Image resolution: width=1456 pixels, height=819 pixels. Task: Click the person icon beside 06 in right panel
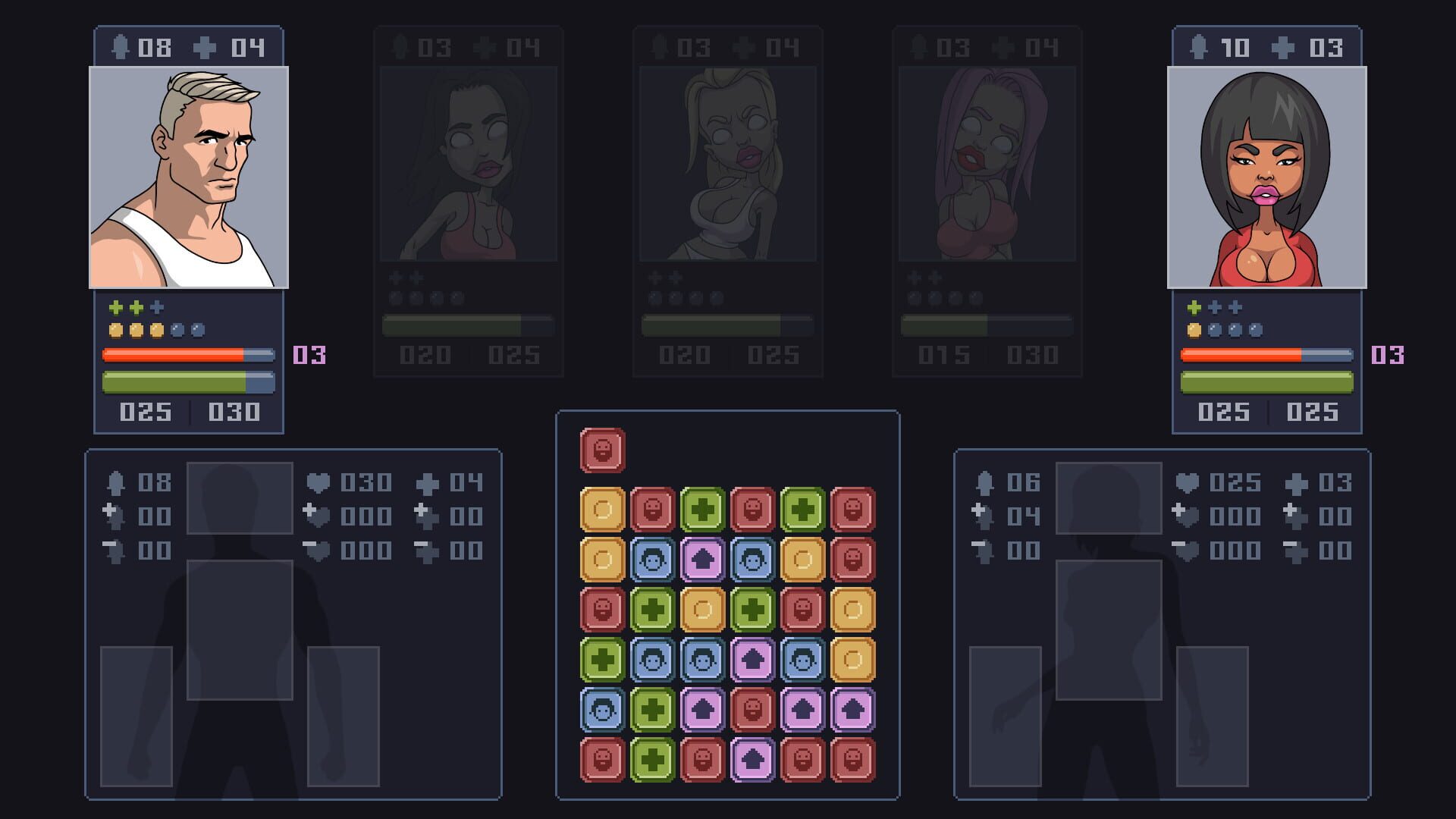[x=986, y=482]
